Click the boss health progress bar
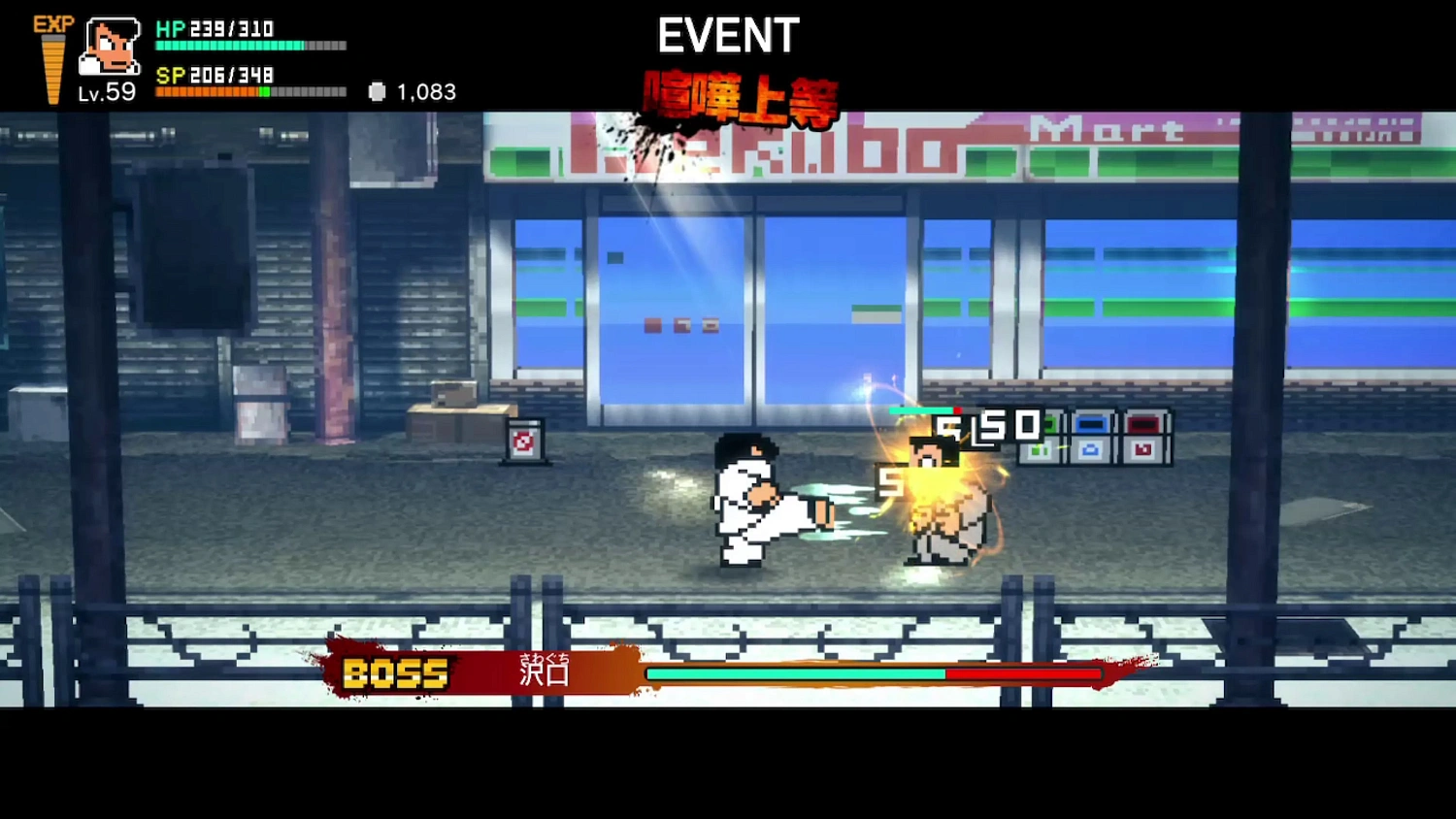This screenshot has height=819, width=1456. (874, 672)
